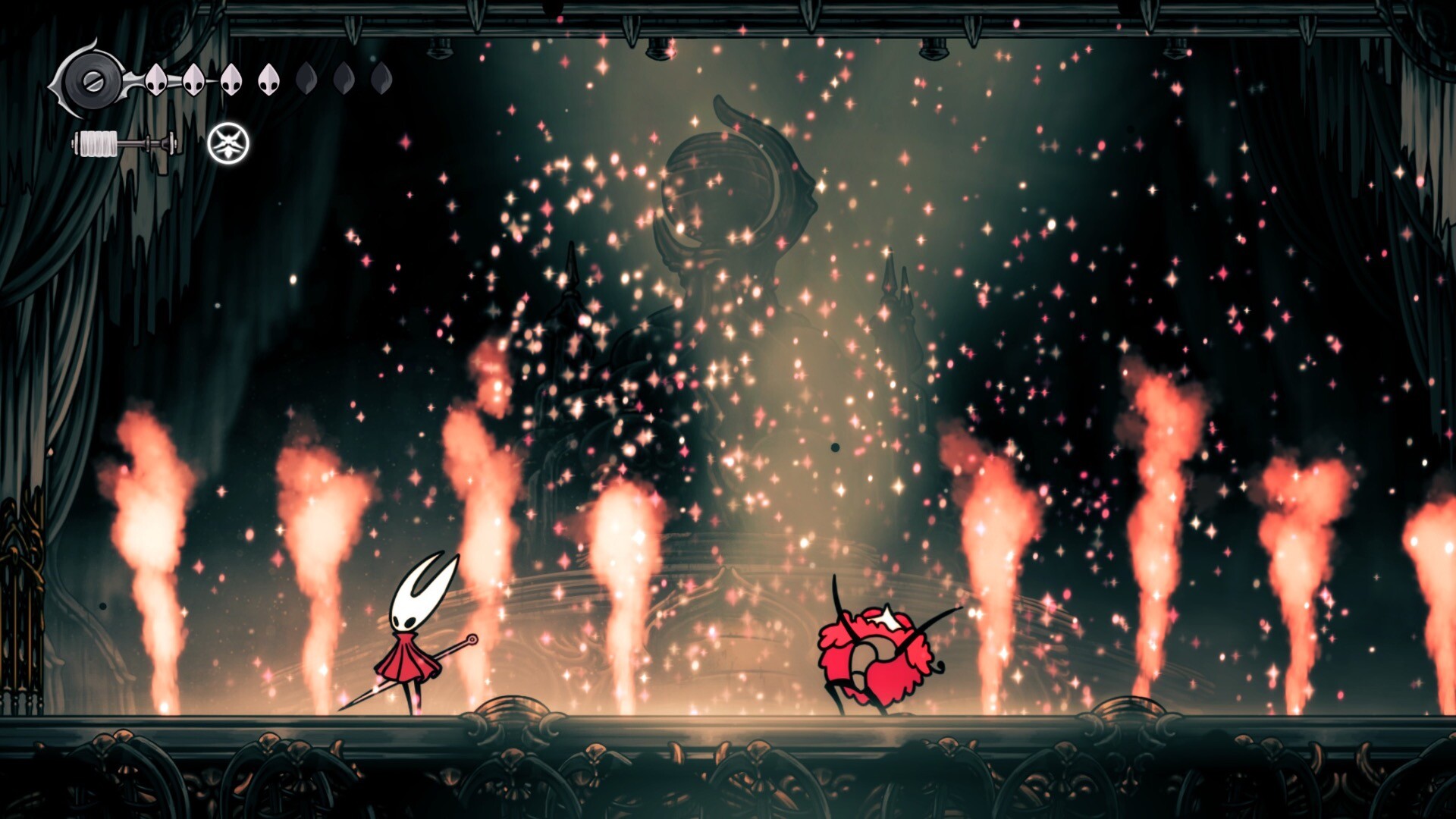Click the round crest emblem beside the masks

pos(93,80)
